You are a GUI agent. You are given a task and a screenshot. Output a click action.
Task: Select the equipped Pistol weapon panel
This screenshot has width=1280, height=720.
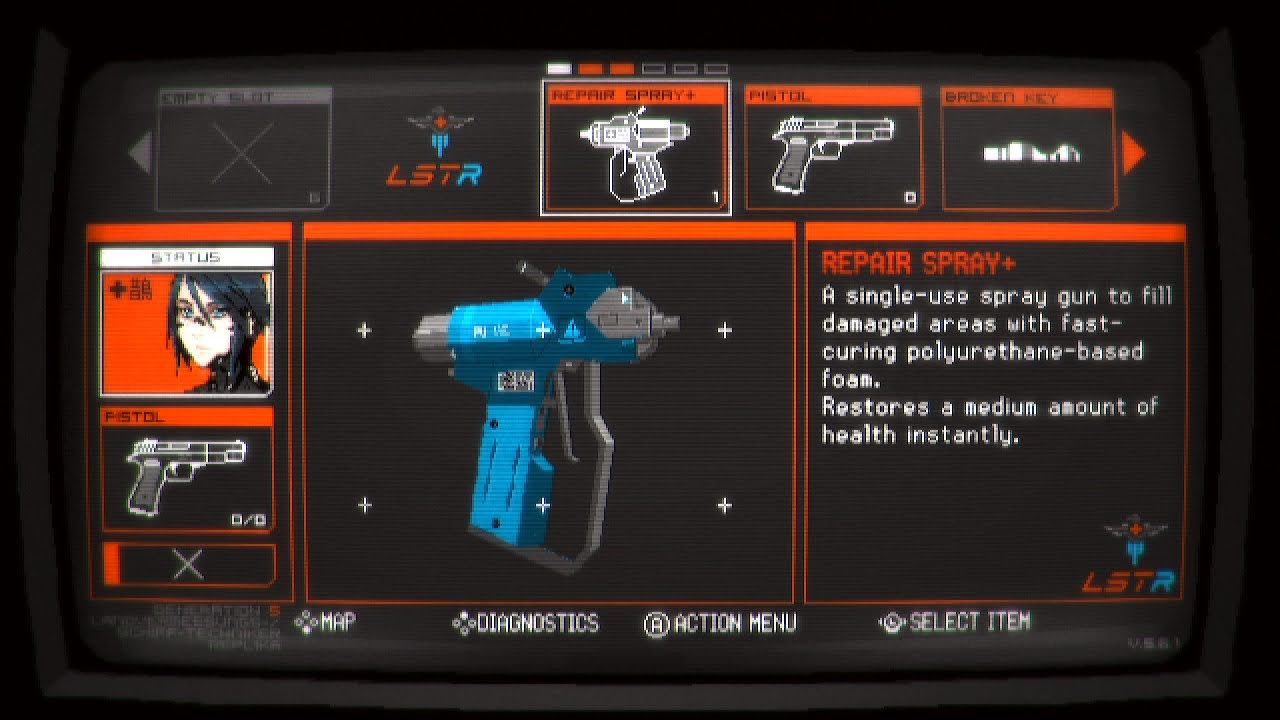(187, 468)
